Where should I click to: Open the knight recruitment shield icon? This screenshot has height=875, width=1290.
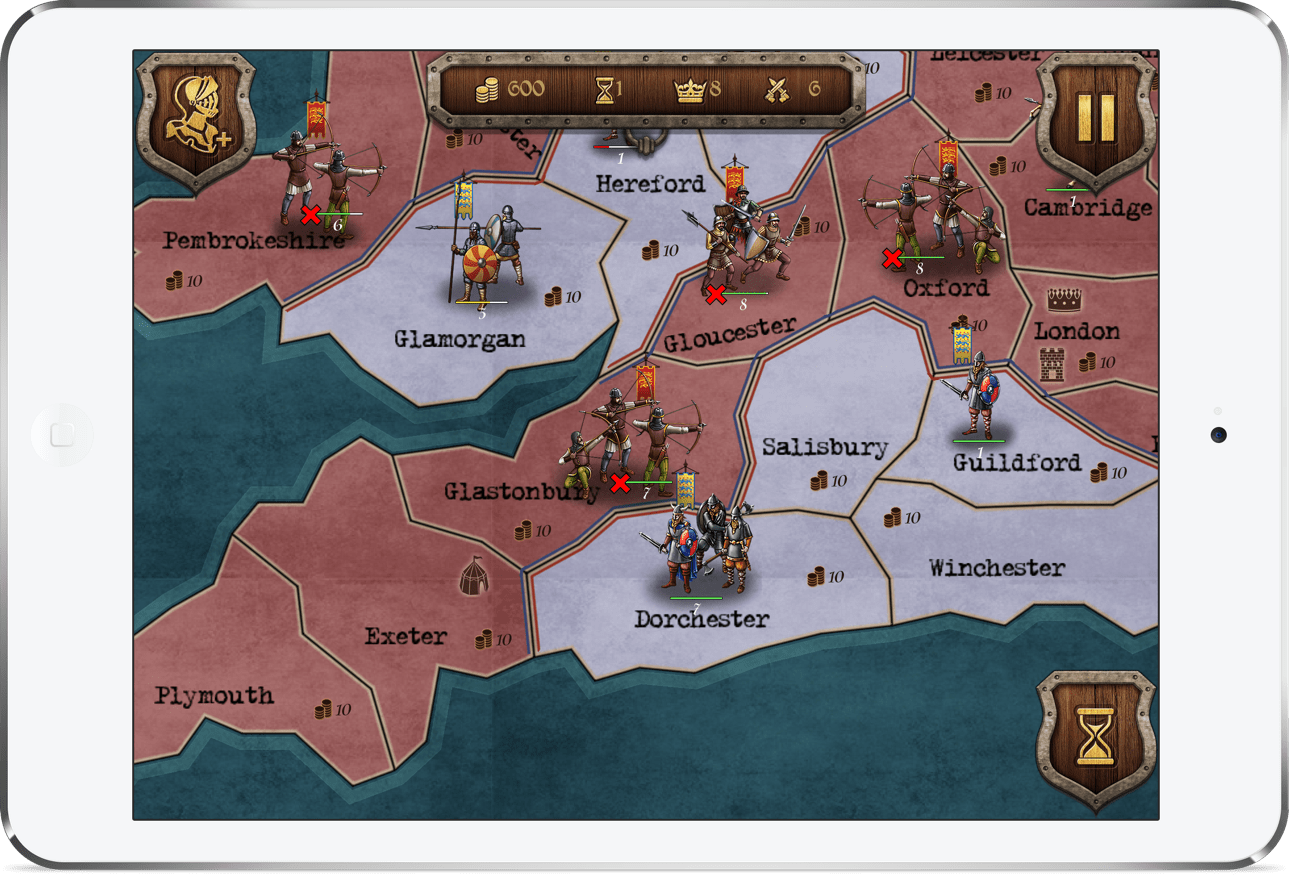(x=196, y=119)
